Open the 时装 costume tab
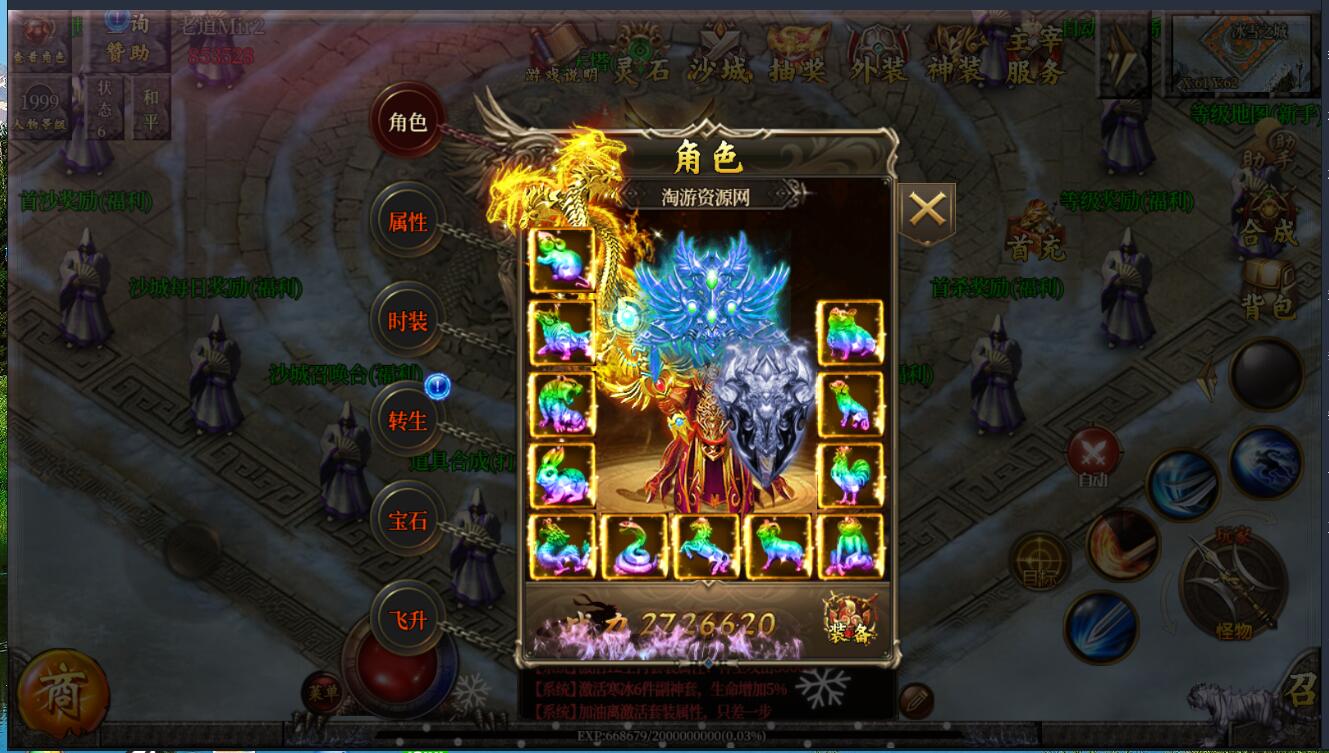The height and width of the screenshot is (753, 1329). point(408,322)
